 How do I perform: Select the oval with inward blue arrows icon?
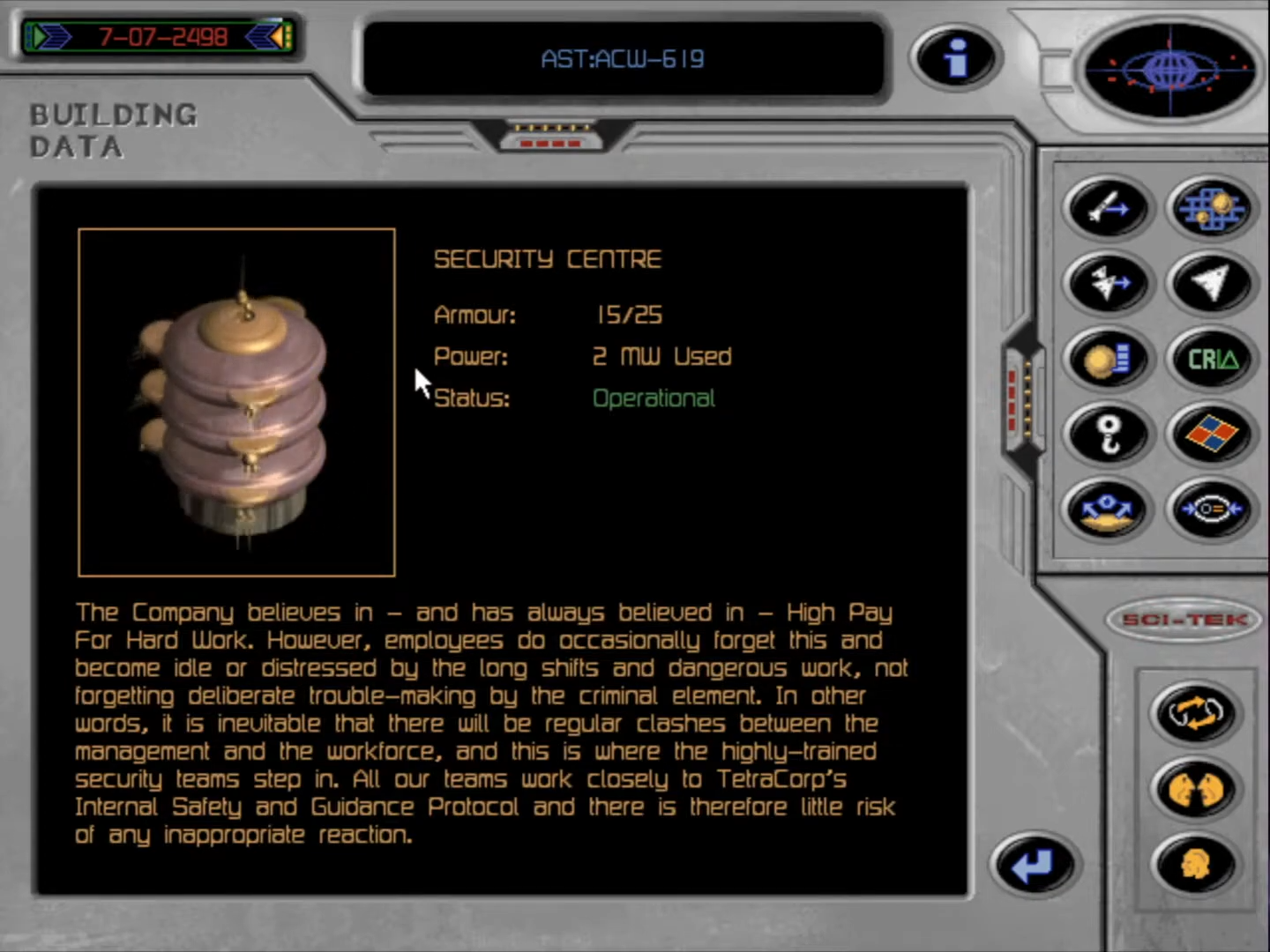coord(1211,510)
